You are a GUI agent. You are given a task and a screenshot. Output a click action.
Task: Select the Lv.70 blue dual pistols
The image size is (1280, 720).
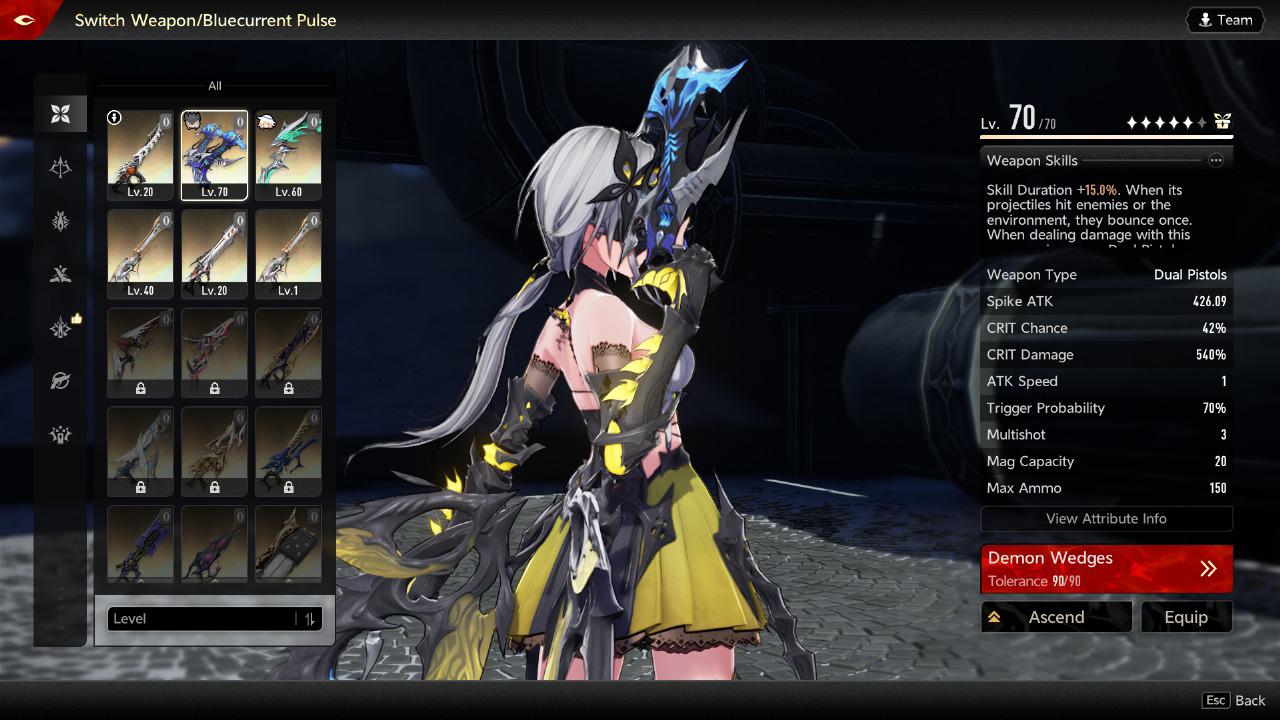(214, 154)
